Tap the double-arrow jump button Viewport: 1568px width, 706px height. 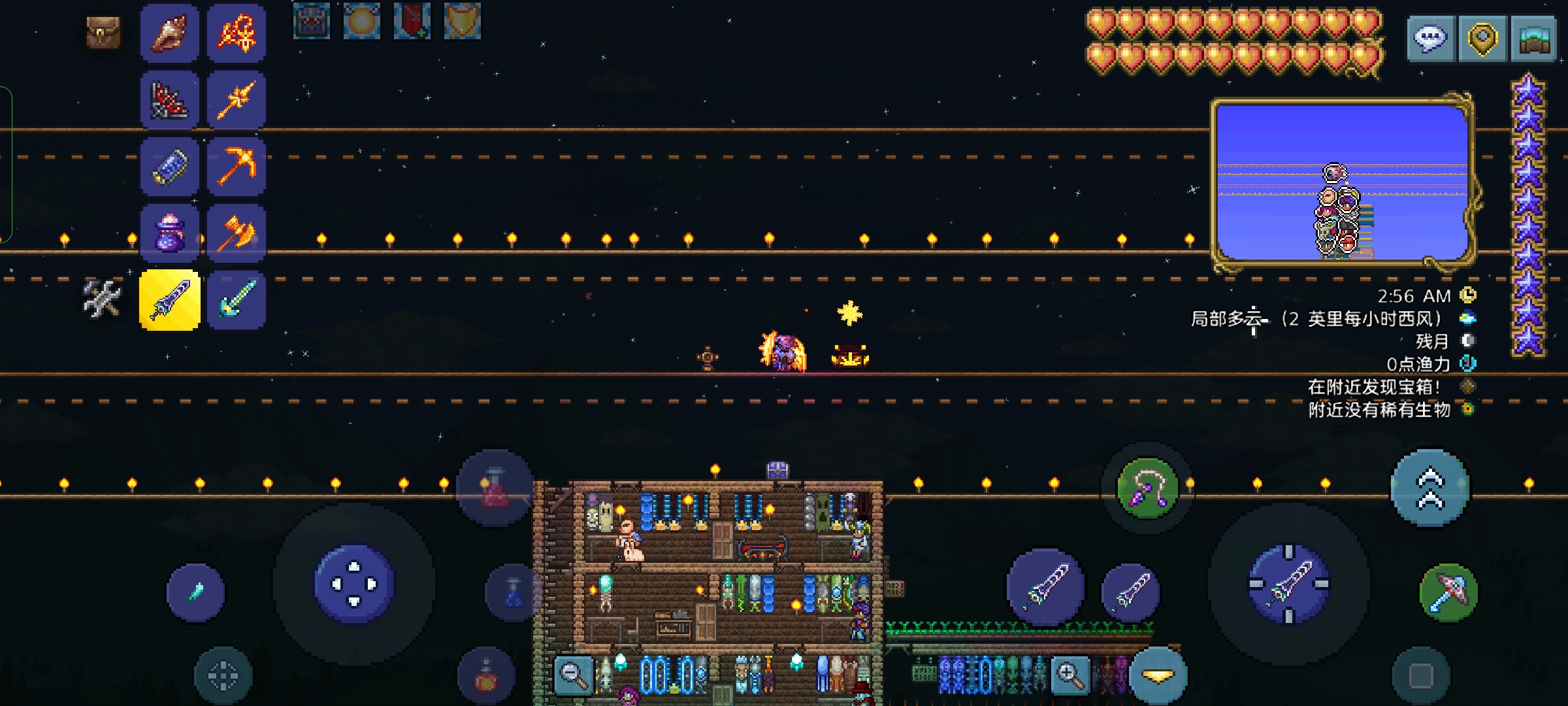(x=1430, y=488)
